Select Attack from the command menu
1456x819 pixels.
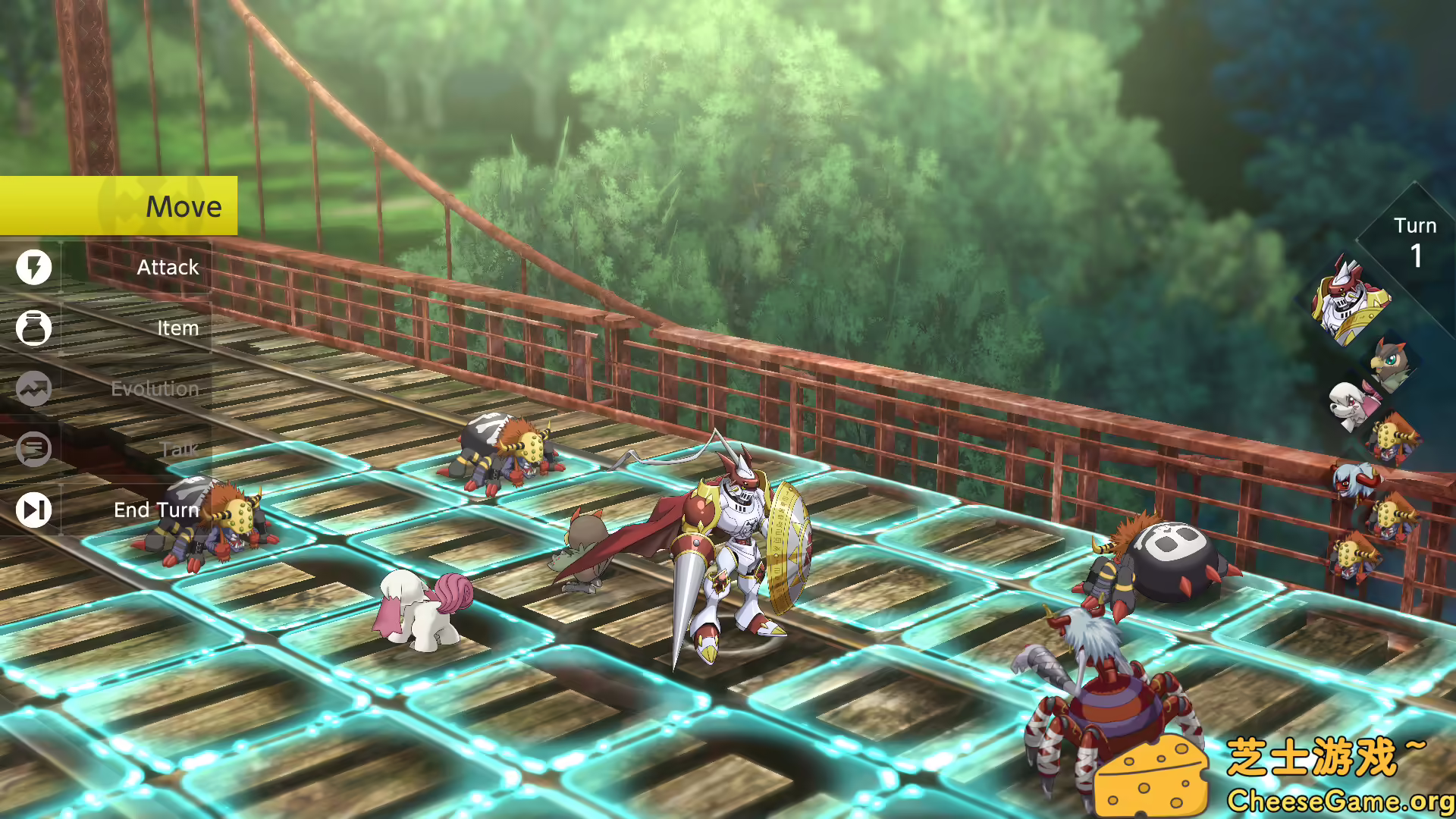pyautogui.click(x=167, y=267)
